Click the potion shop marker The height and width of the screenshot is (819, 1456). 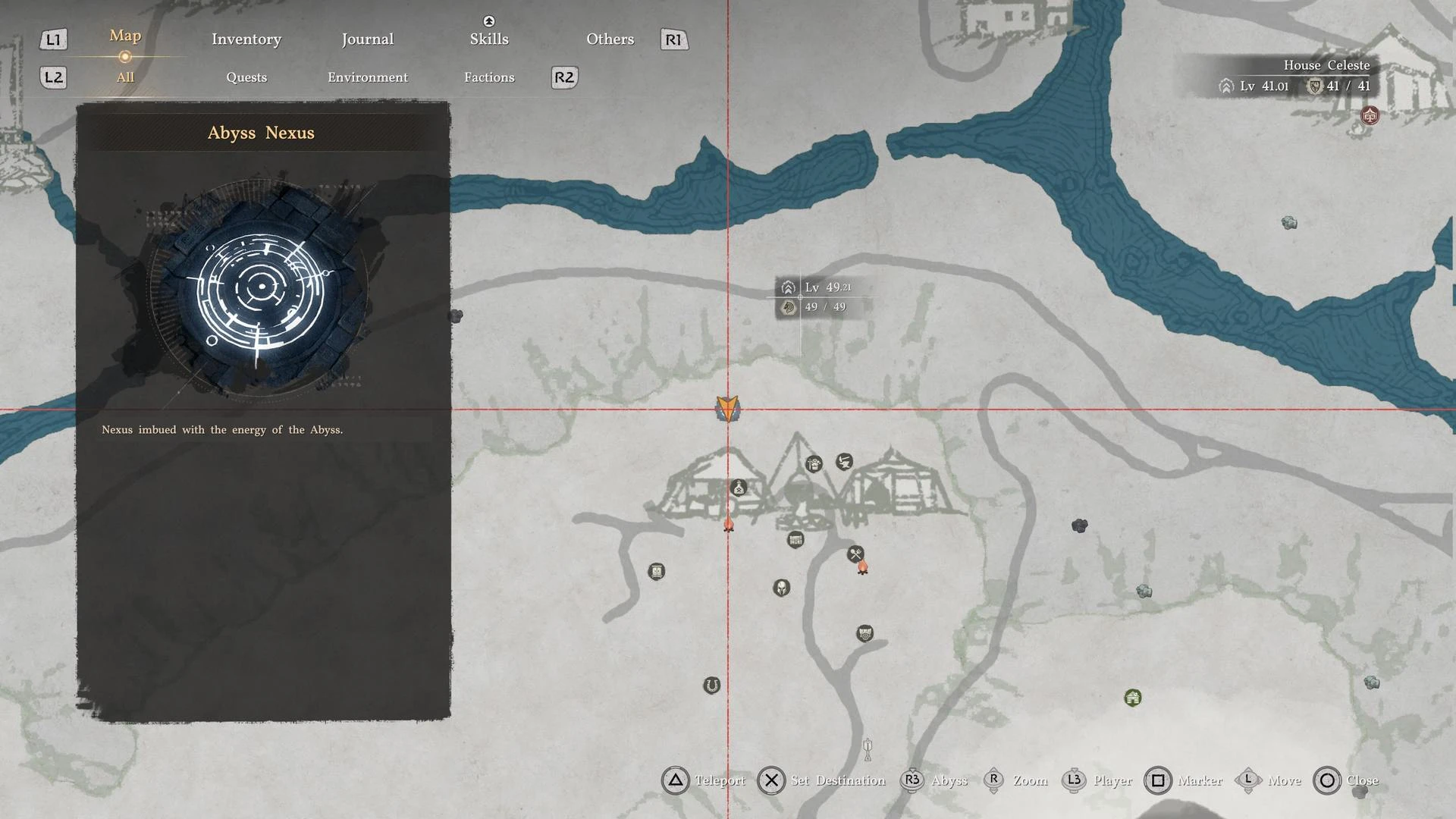(739, 488)
